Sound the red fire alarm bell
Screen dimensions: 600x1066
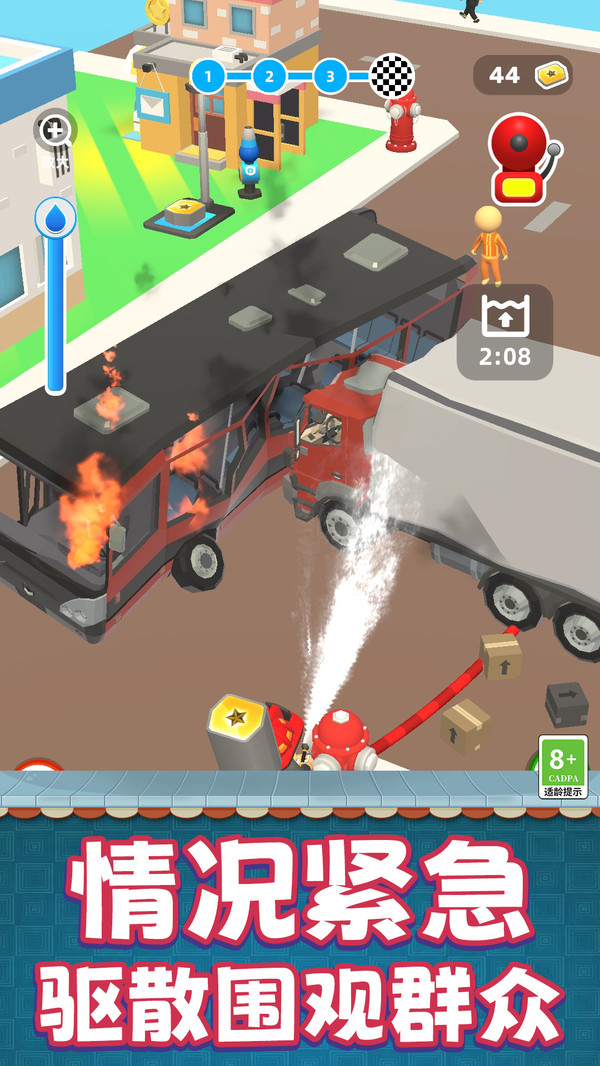521,159
